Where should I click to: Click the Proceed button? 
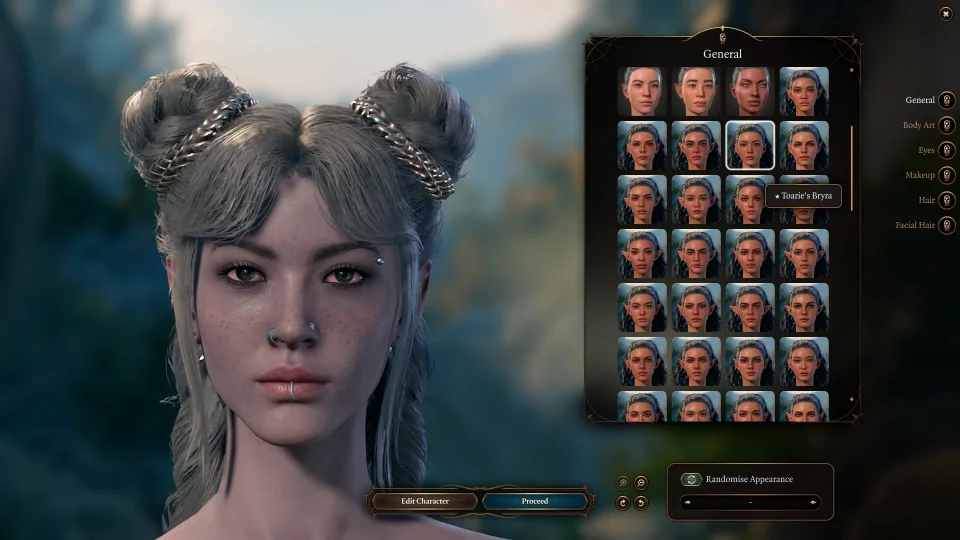click(x=535, y=501)
